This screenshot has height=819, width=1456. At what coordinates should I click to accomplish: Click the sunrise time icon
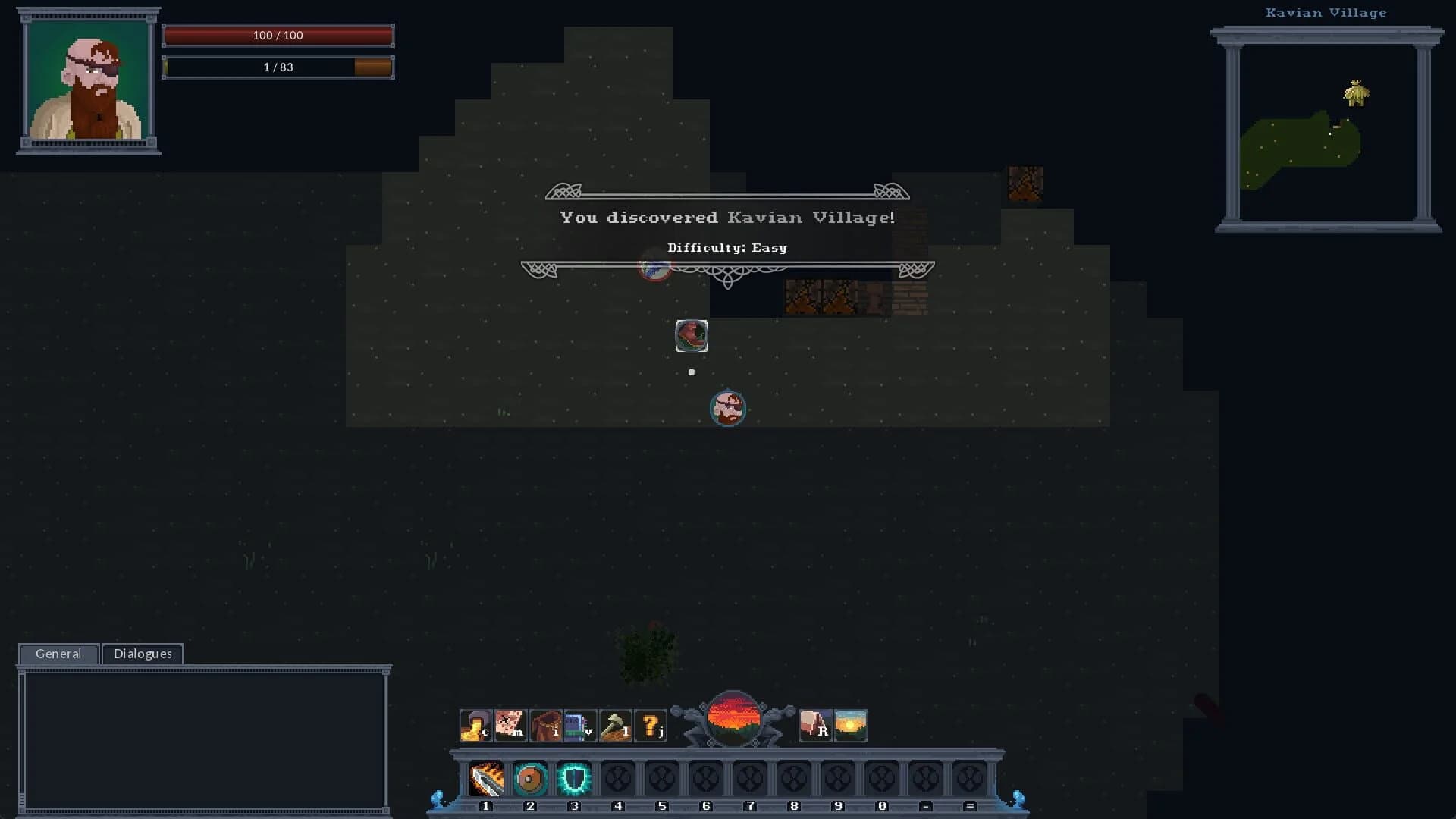coord(849,724)
